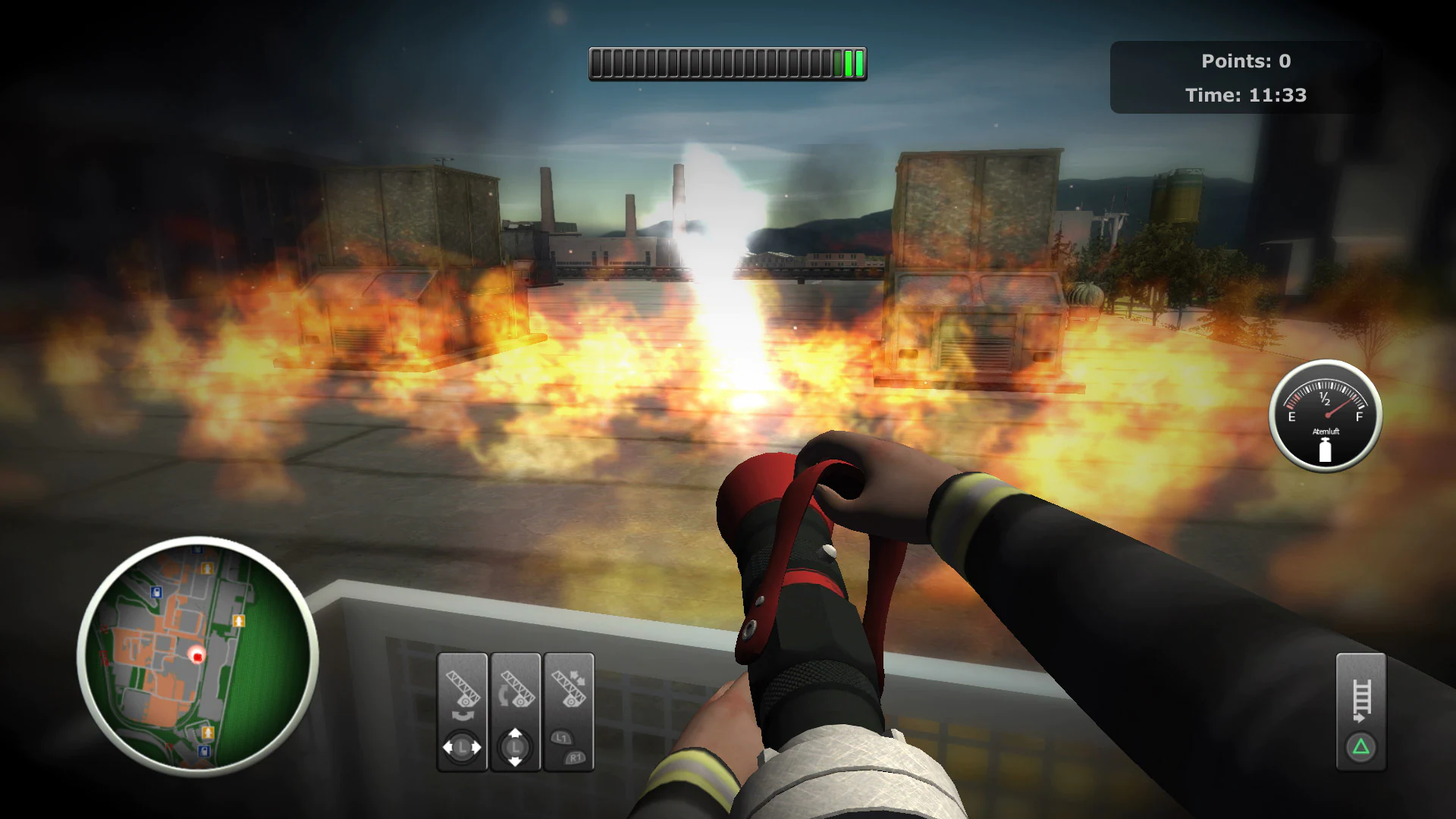Select the Time: 11:33 readout
This screenshot has height=819, width=1456.
(1246, 96)
